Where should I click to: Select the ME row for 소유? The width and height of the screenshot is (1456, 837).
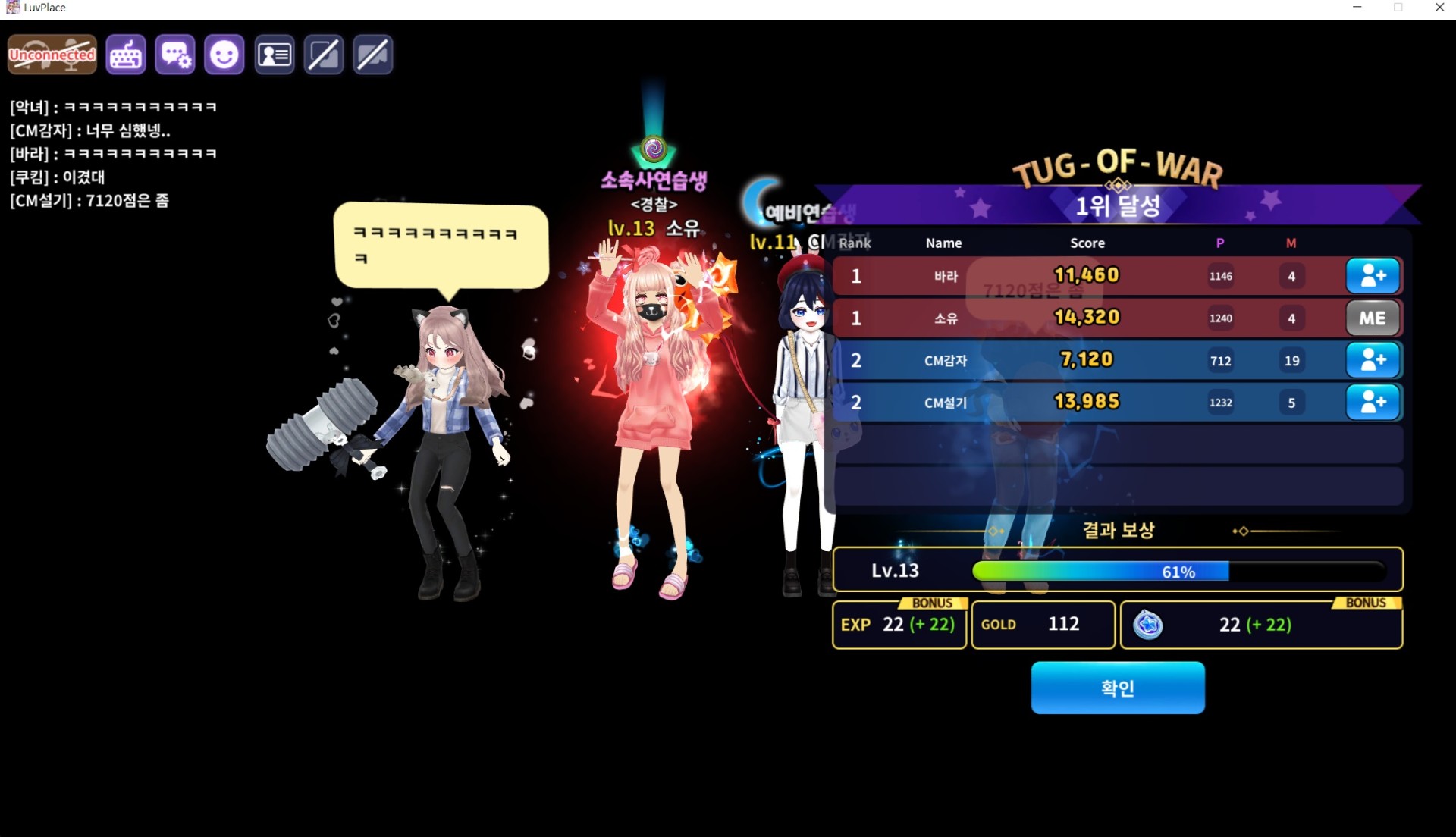pos(1372,318)
